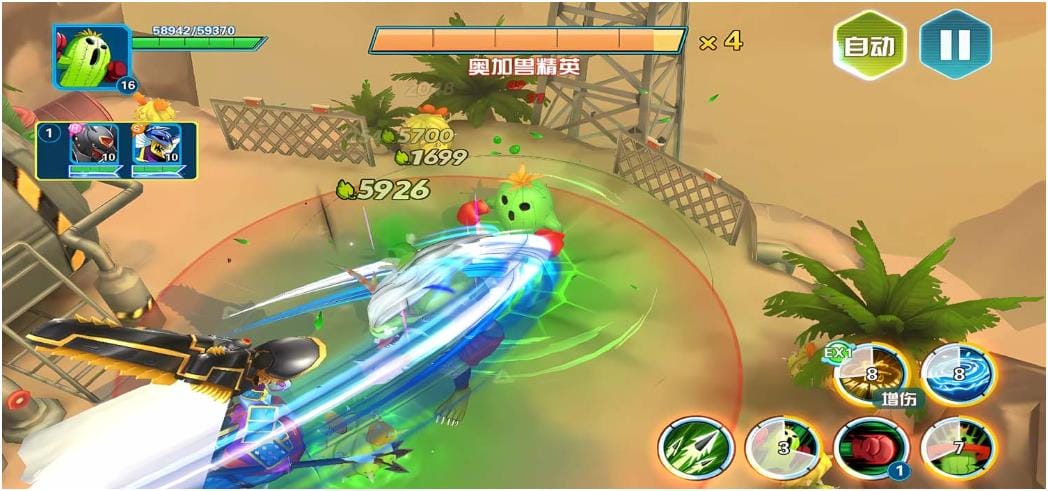Tap the green fist skill with cooldown 7
This screenshot has height=491, width=1048.
click(957, 447)
